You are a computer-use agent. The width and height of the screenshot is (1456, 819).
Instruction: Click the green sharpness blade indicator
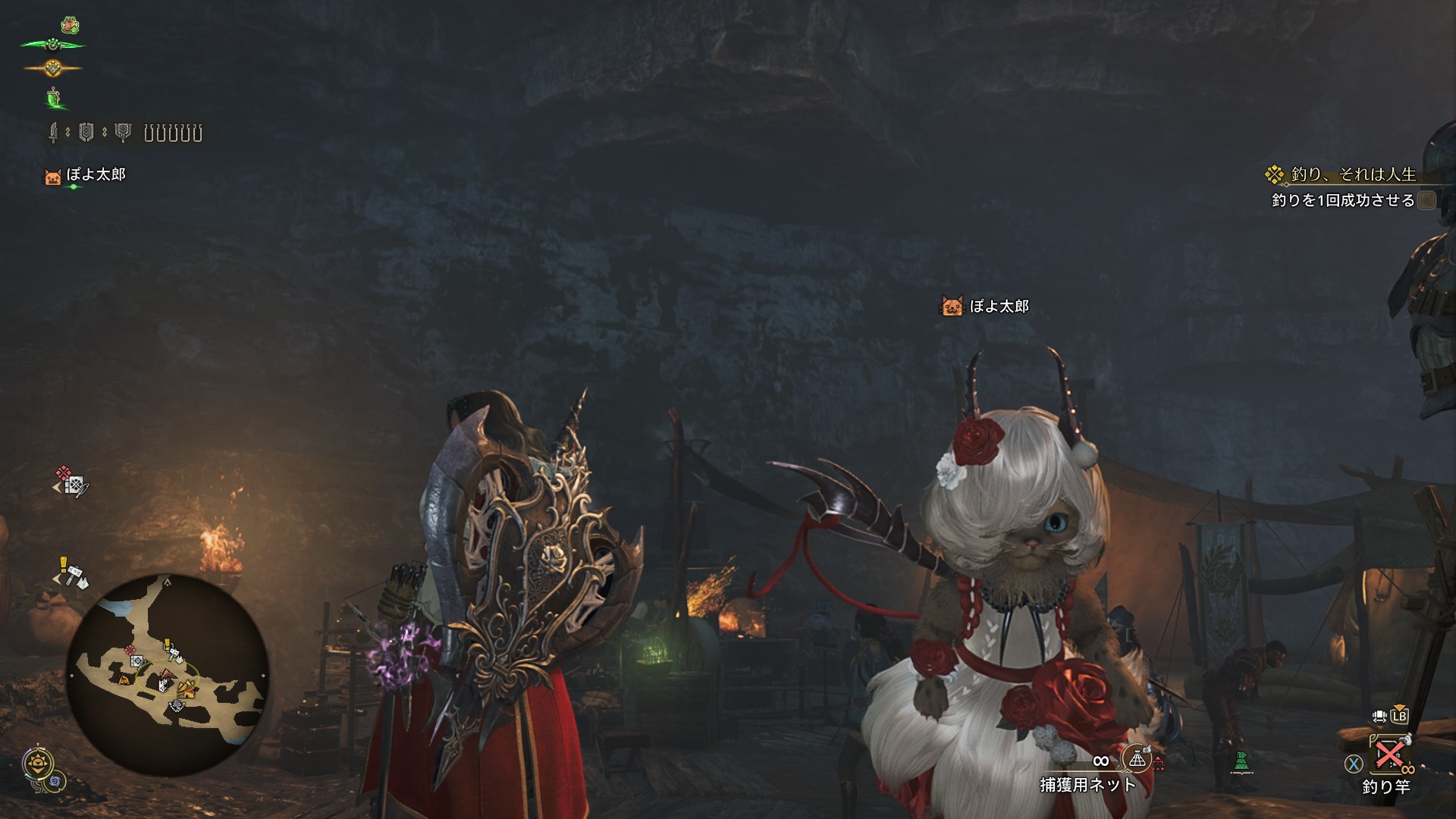pos(54,98)
